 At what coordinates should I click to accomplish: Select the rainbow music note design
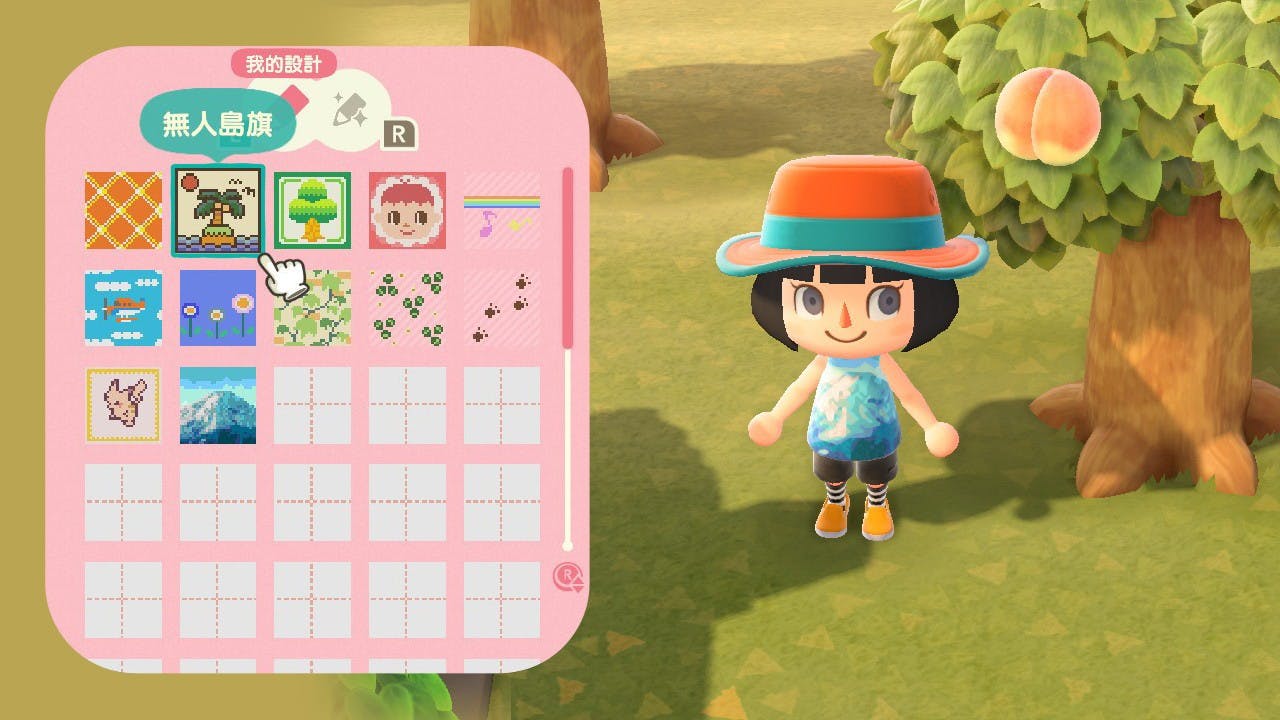[502, 210]
